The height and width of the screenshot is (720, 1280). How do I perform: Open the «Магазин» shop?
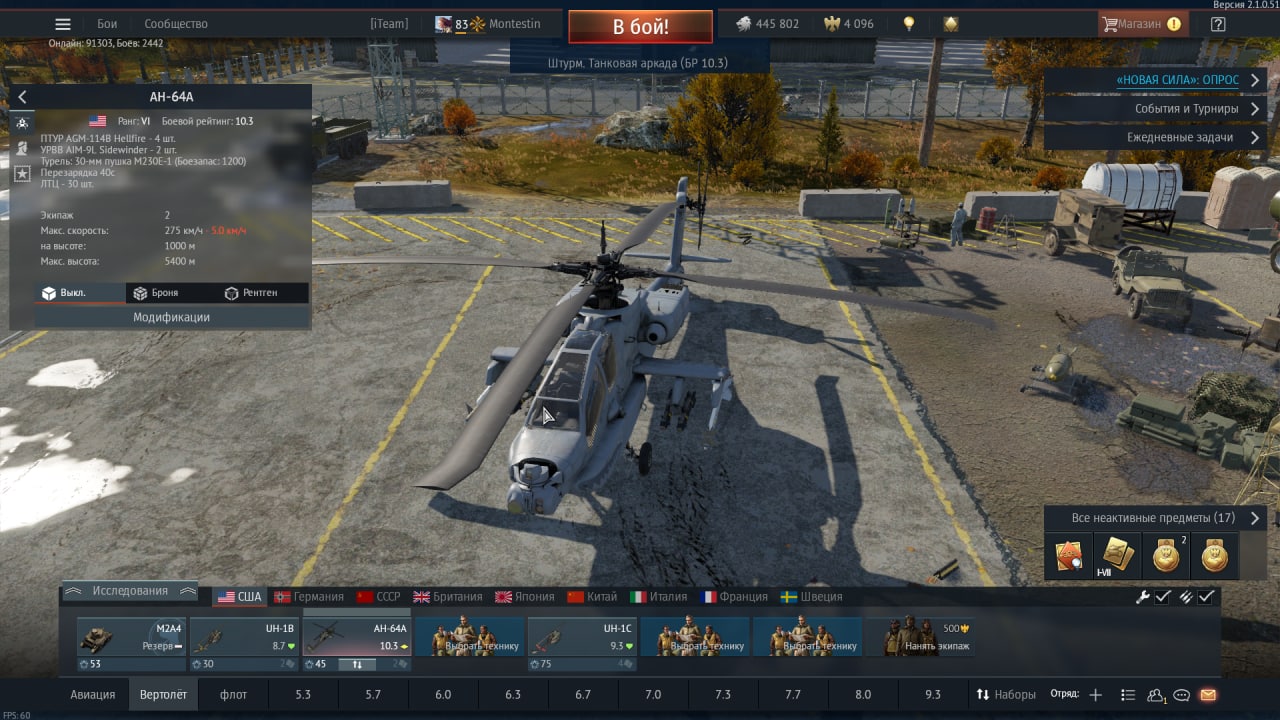pyautogui.click(x=1143, y=24)
